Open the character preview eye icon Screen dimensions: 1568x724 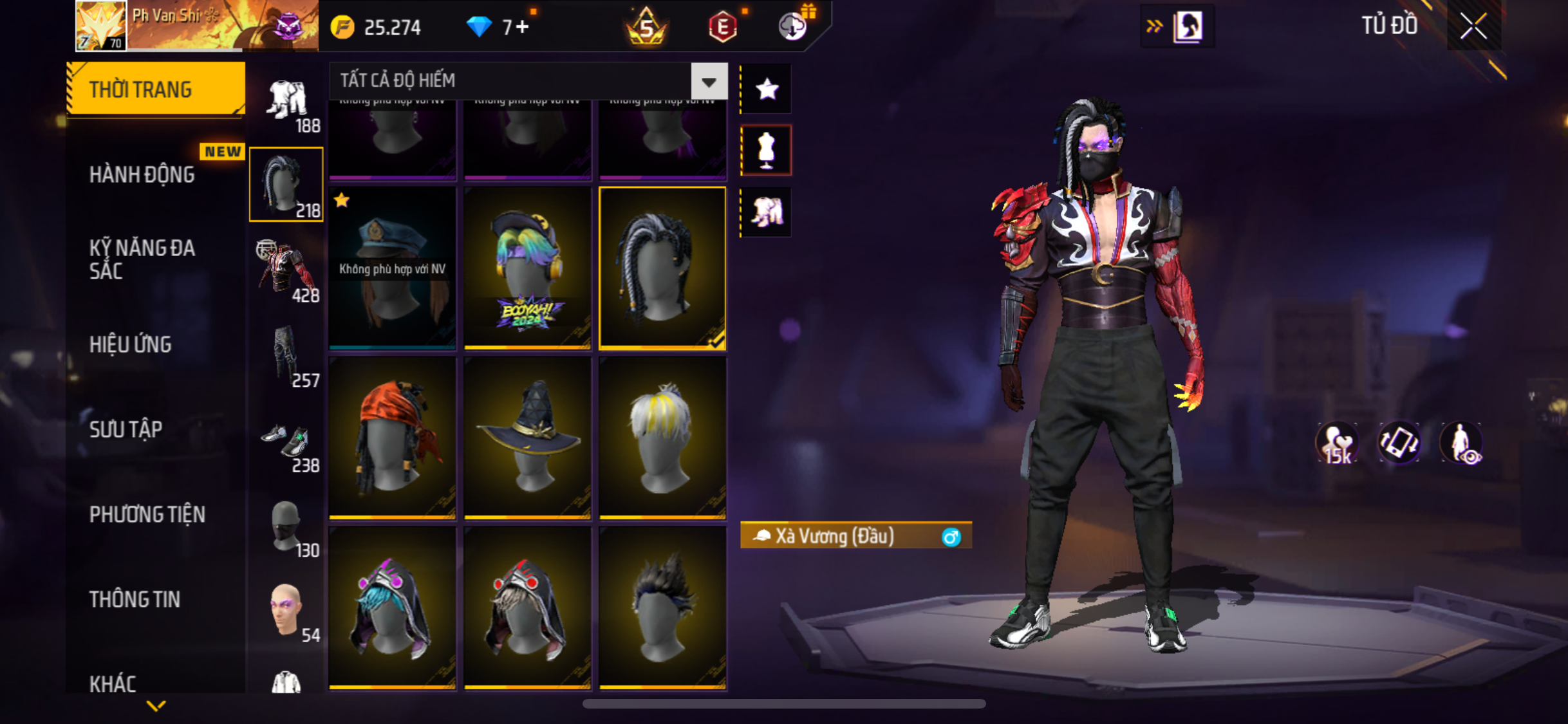point(1461,443)
